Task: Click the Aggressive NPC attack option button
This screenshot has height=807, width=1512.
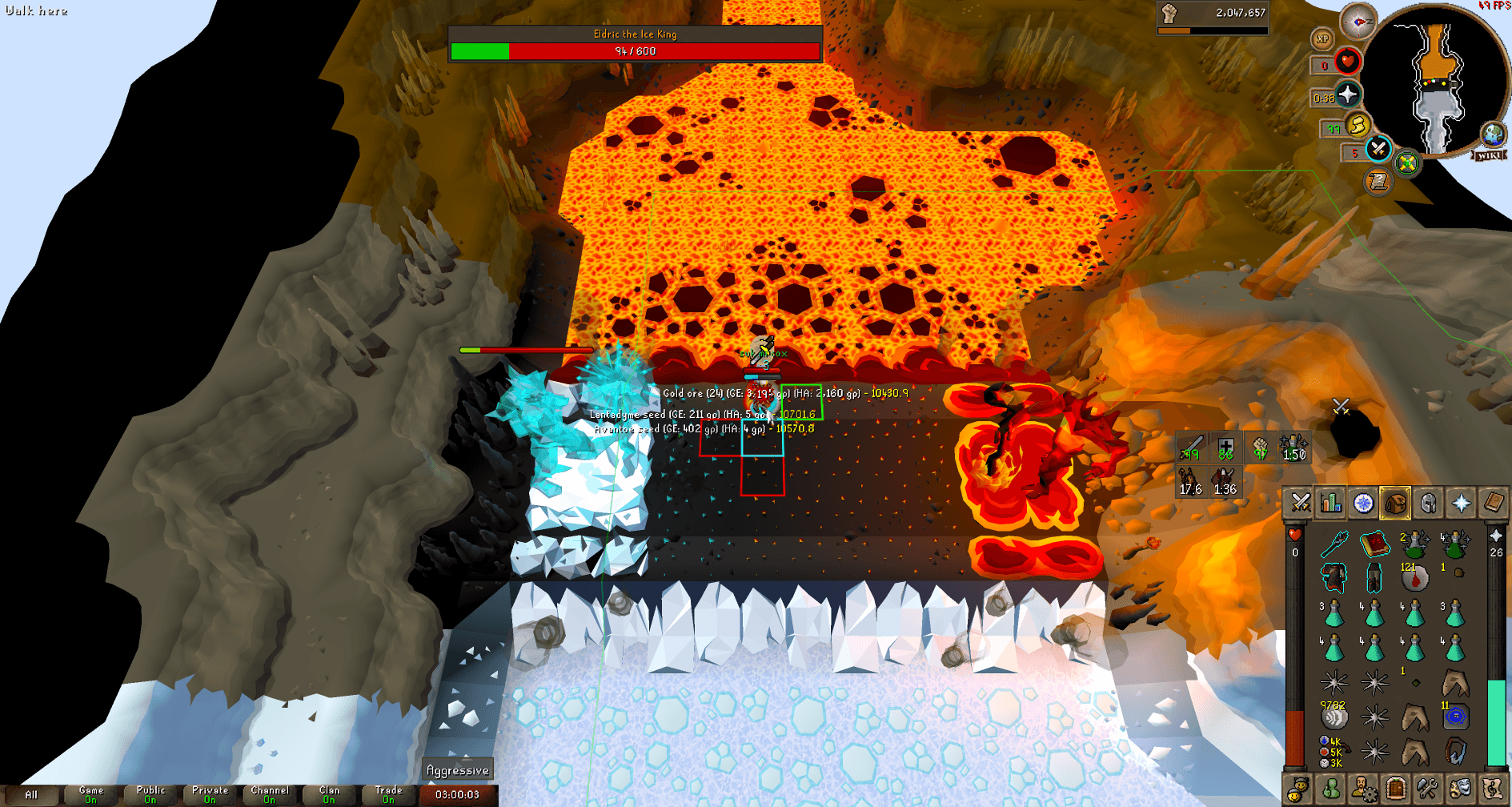Action: (x=459, y=769)
